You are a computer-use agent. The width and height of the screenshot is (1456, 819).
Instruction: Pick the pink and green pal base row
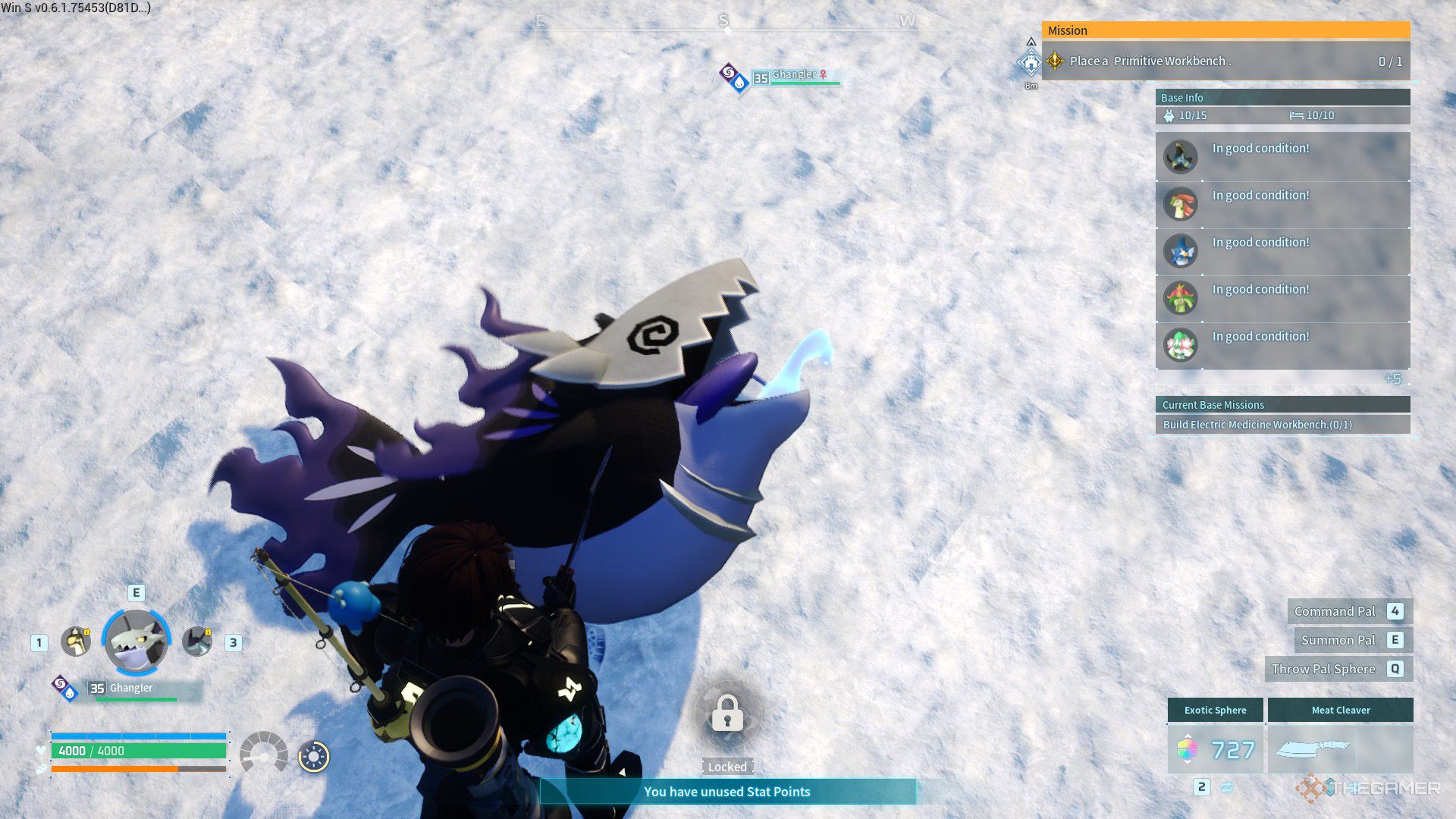1282,345
